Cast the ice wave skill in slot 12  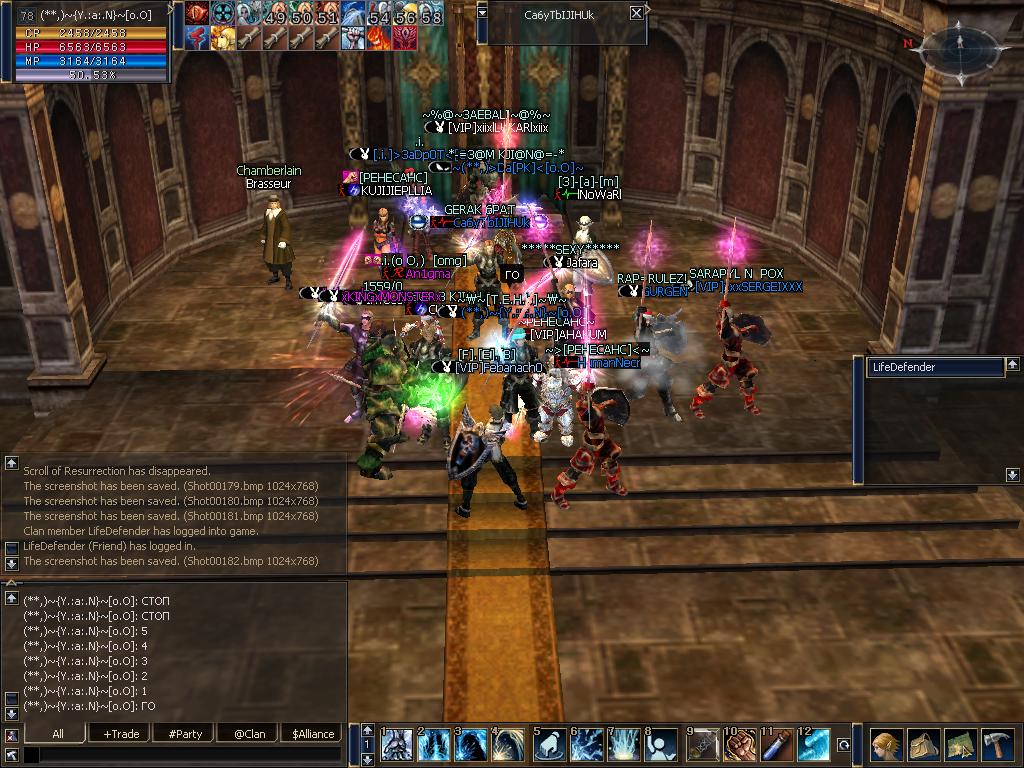pyautogui.click(x=815, y=746)
